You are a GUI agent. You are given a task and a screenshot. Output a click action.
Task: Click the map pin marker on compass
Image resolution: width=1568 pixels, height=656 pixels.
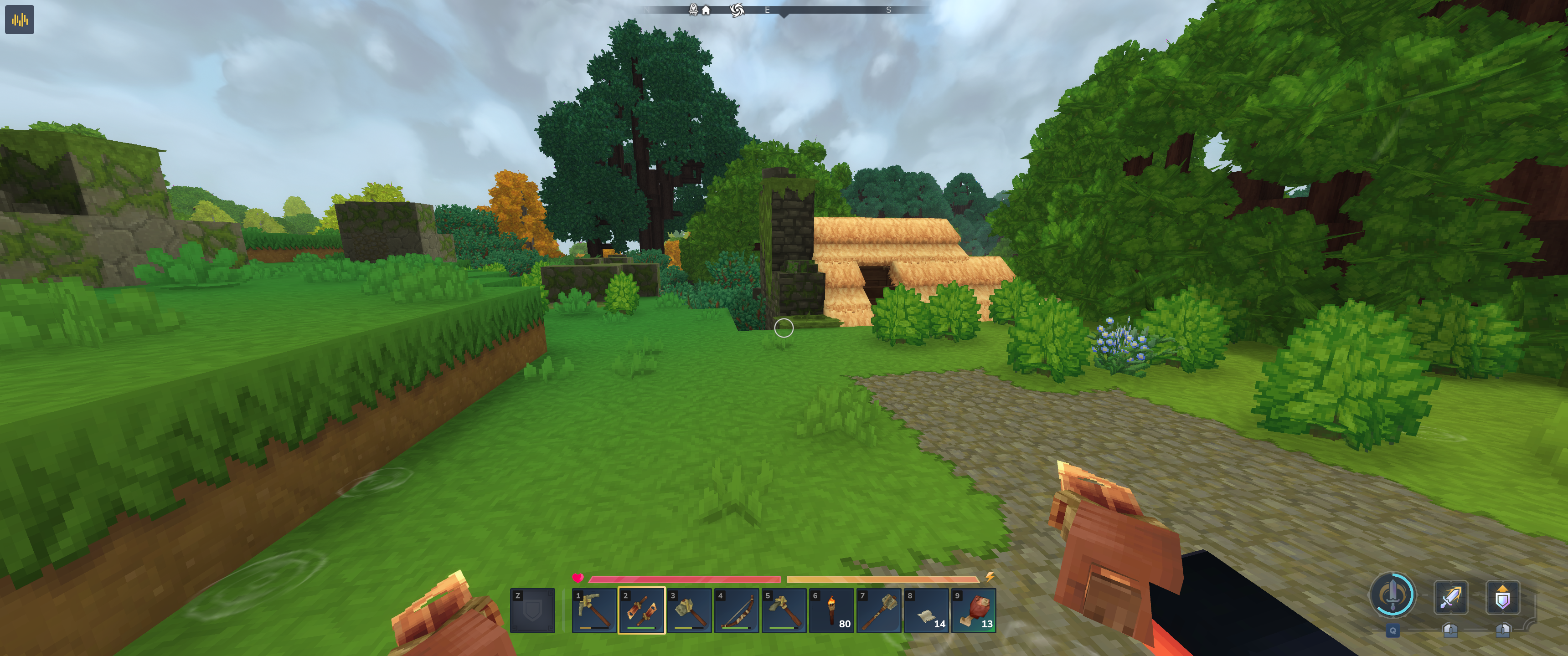[693, 9]
